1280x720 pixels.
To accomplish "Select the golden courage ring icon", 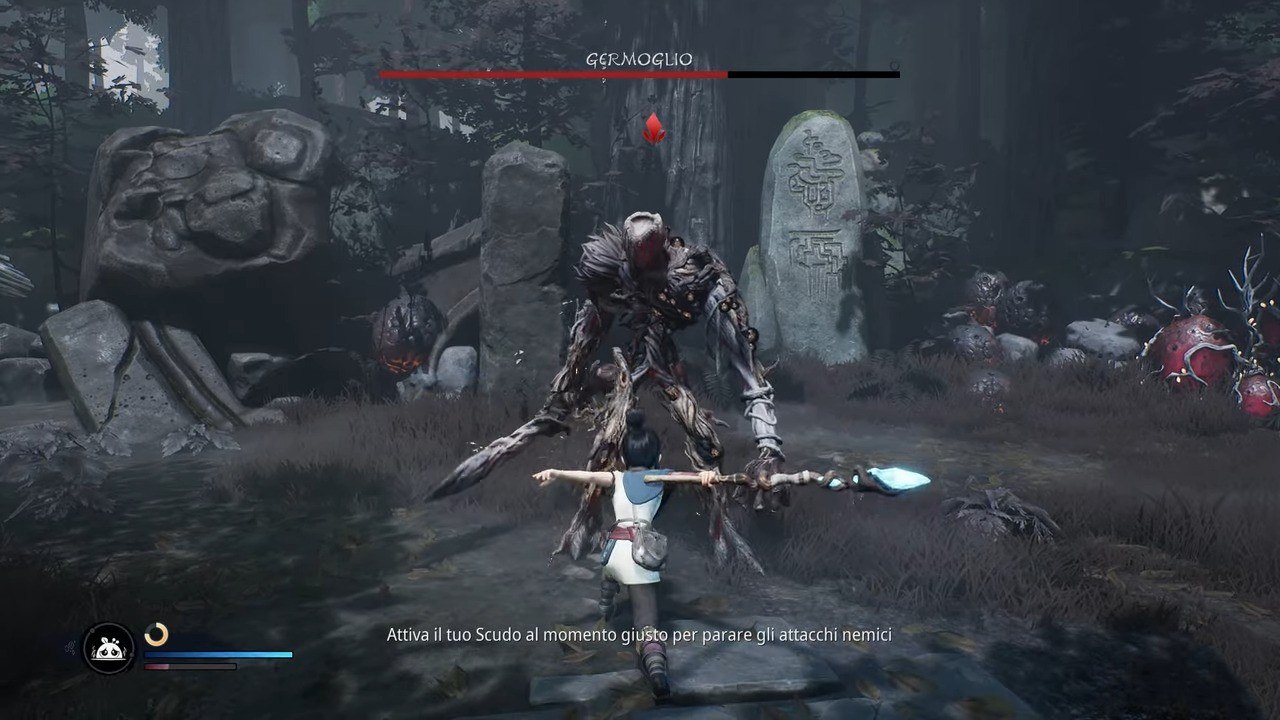I will (x=156, y=634).
